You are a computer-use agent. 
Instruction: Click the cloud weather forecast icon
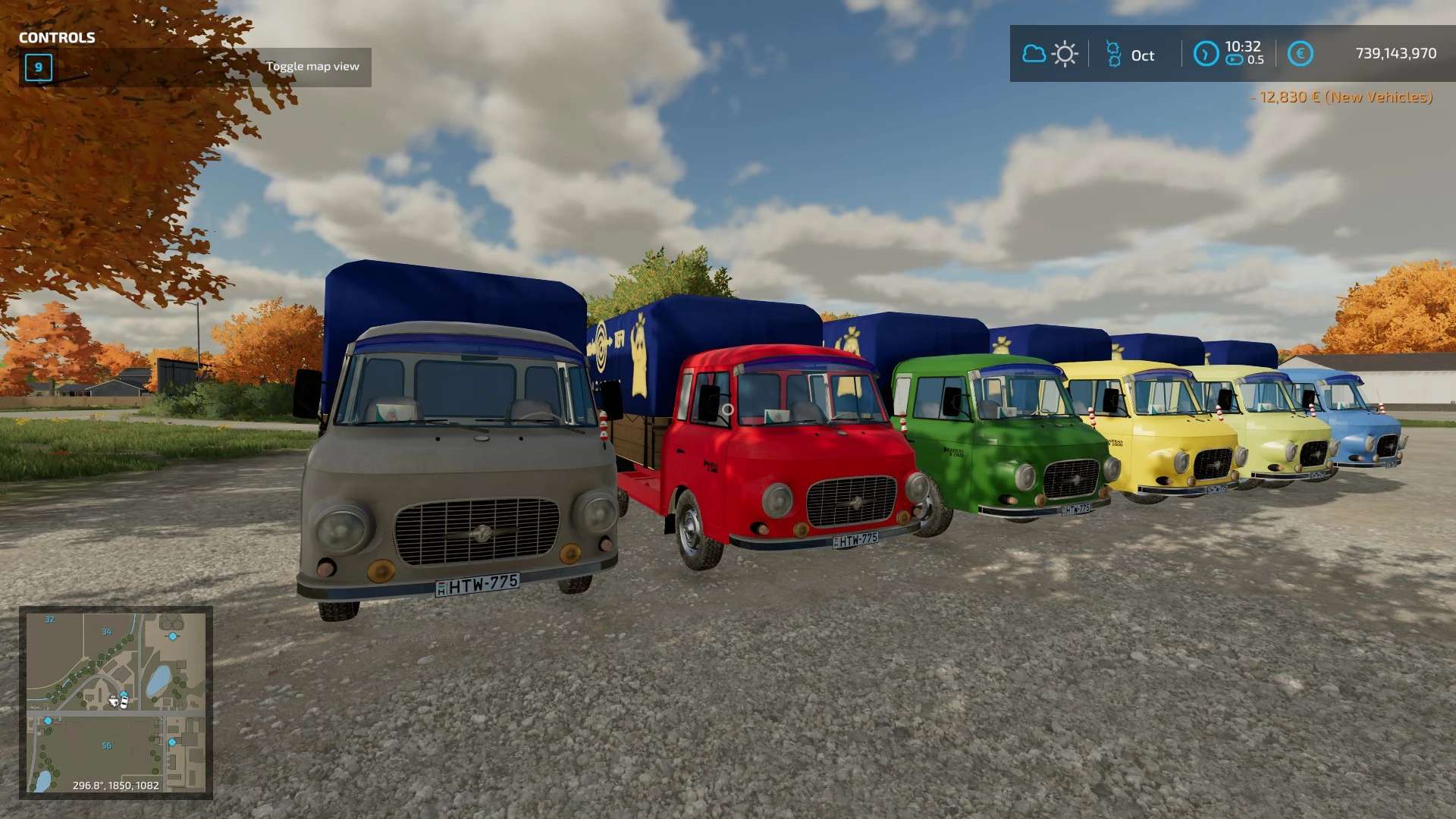(1034, 54)
